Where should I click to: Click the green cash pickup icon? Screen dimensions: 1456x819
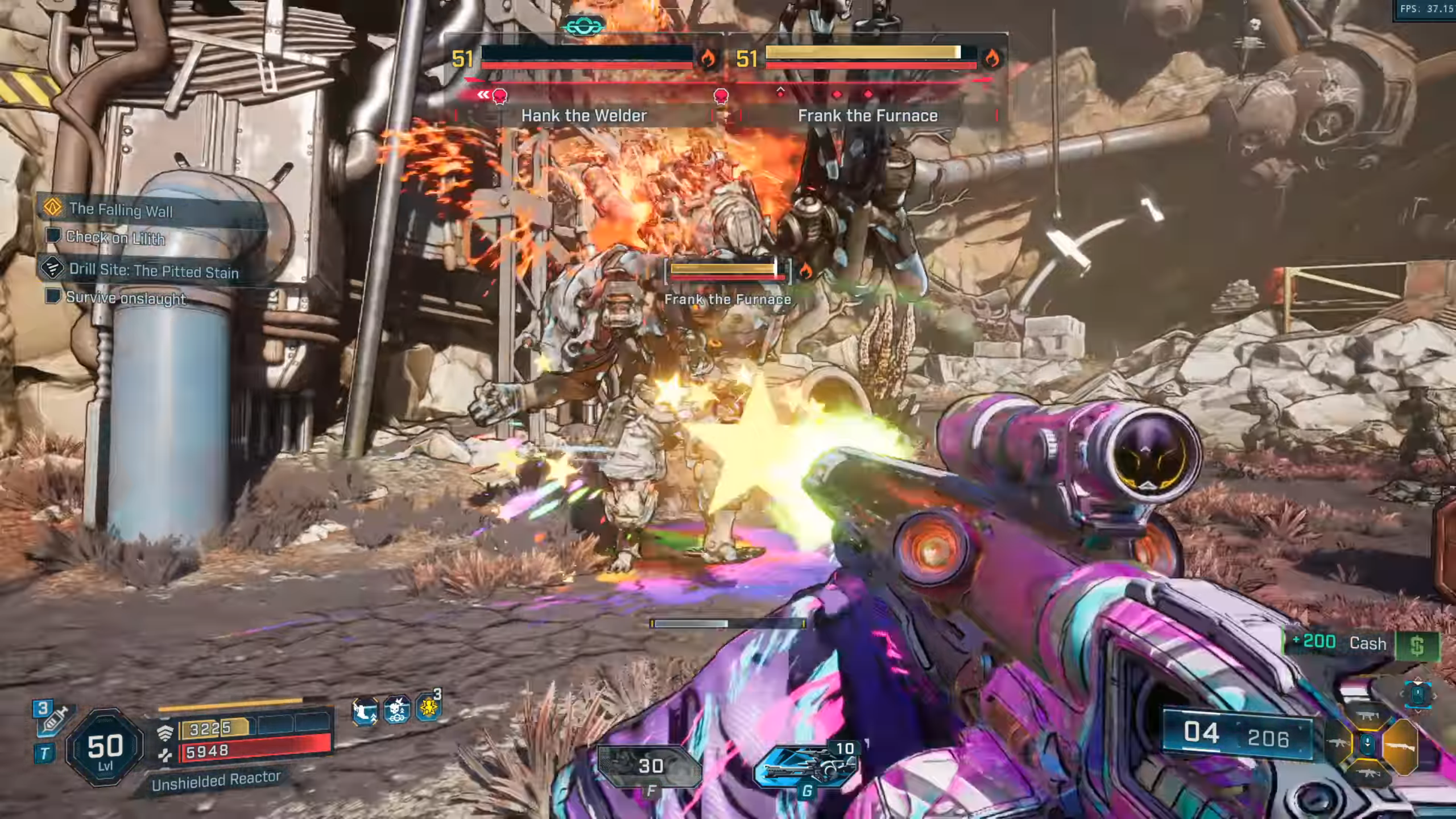[x=1416, y=646]
